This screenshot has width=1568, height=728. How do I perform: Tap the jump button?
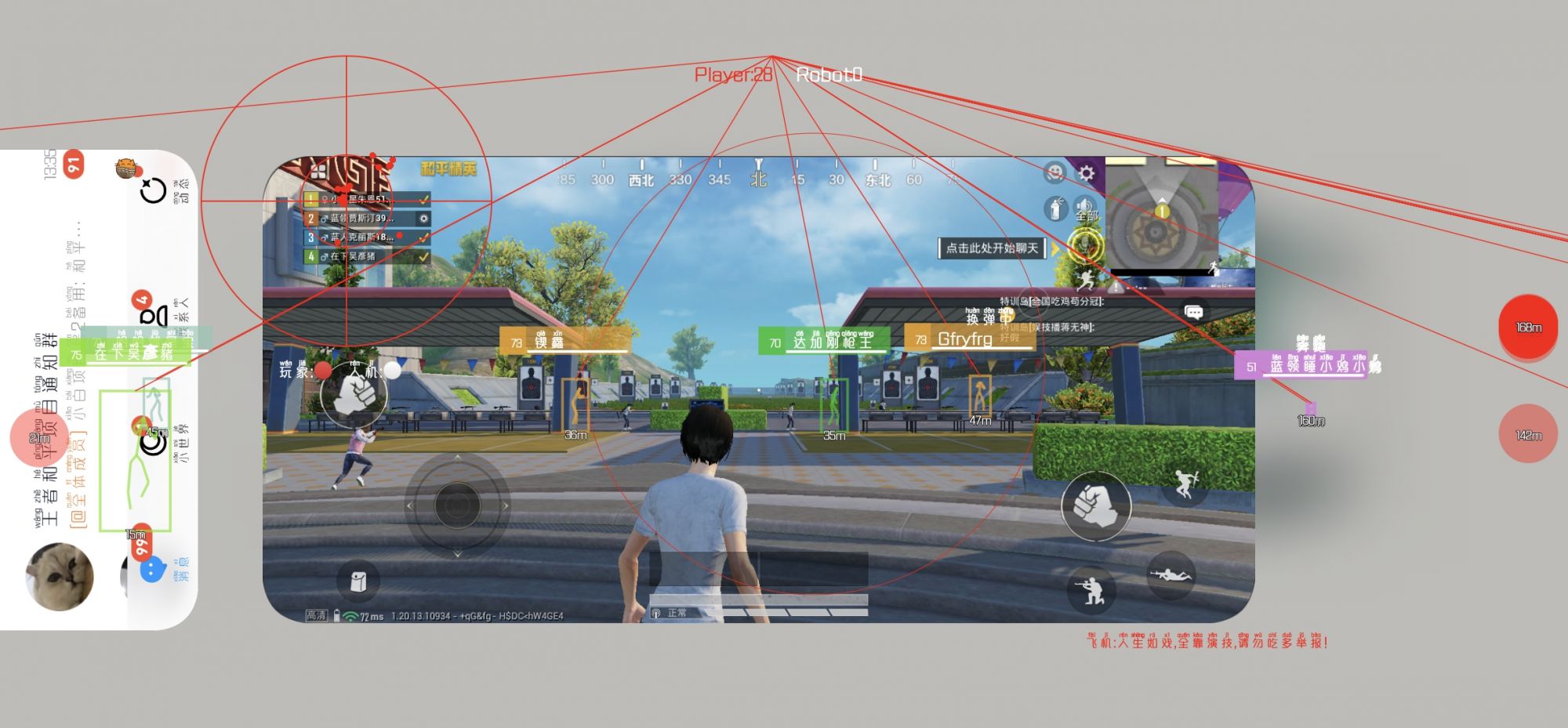coord(1184,484)
